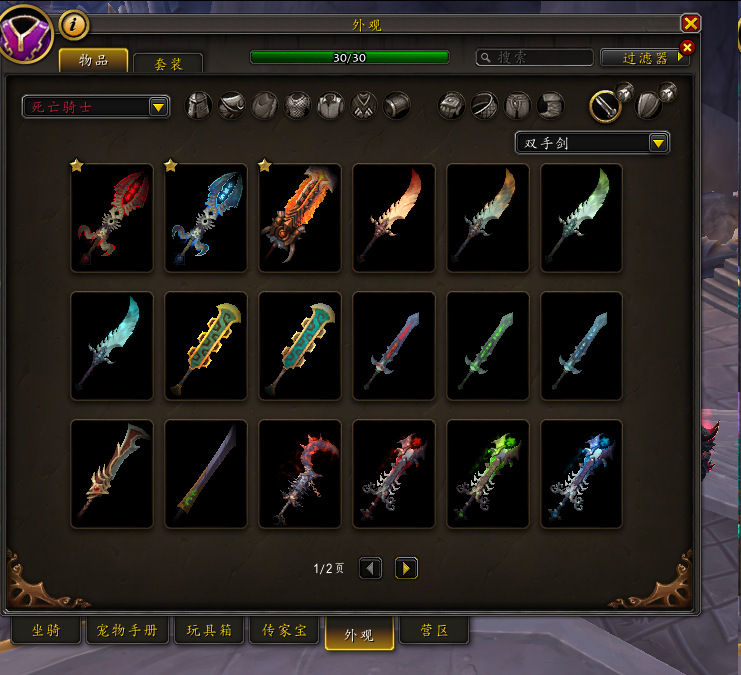Screen dimensions: 741x675
Task: Select the 物品 items tab
Action: (x=93, y=60)
